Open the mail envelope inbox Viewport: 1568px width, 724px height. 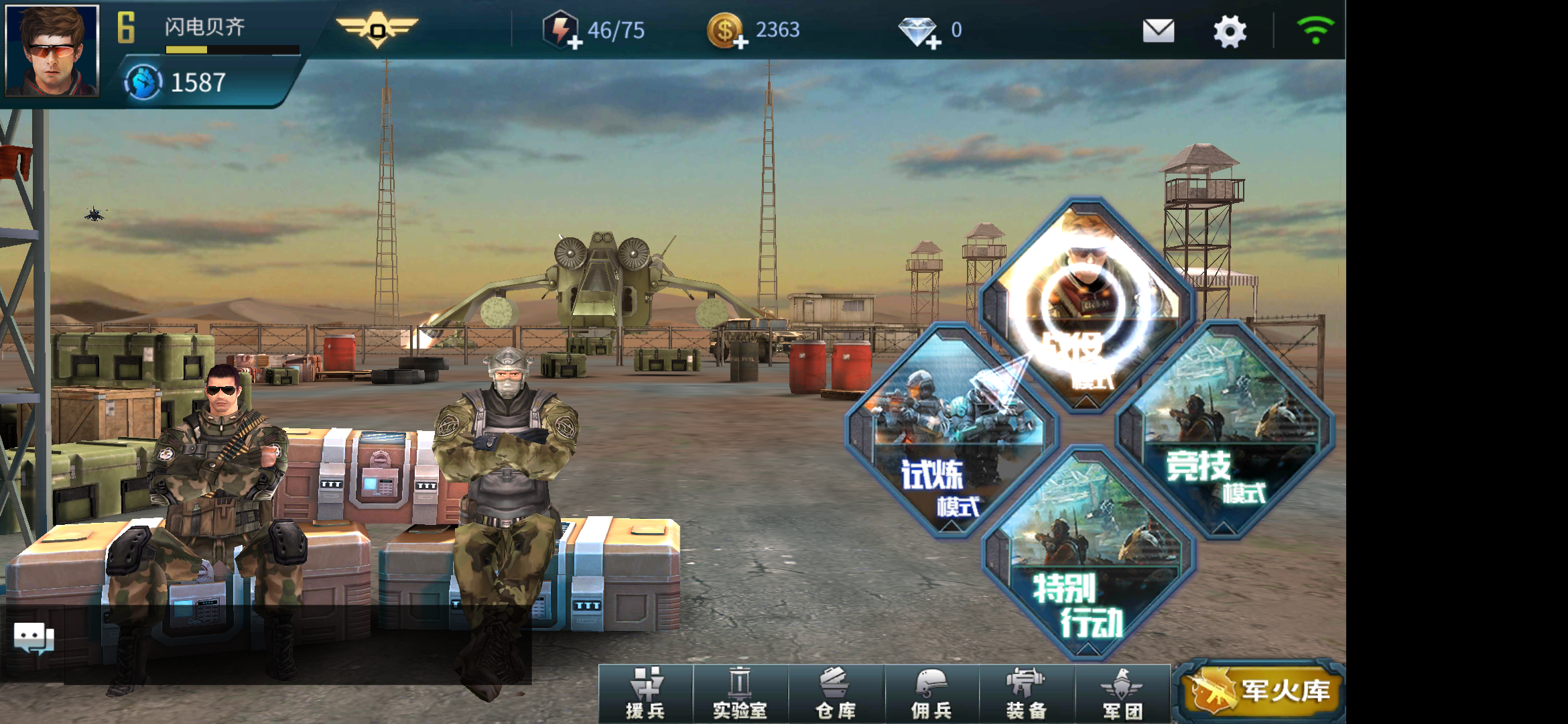(1158, 31)
